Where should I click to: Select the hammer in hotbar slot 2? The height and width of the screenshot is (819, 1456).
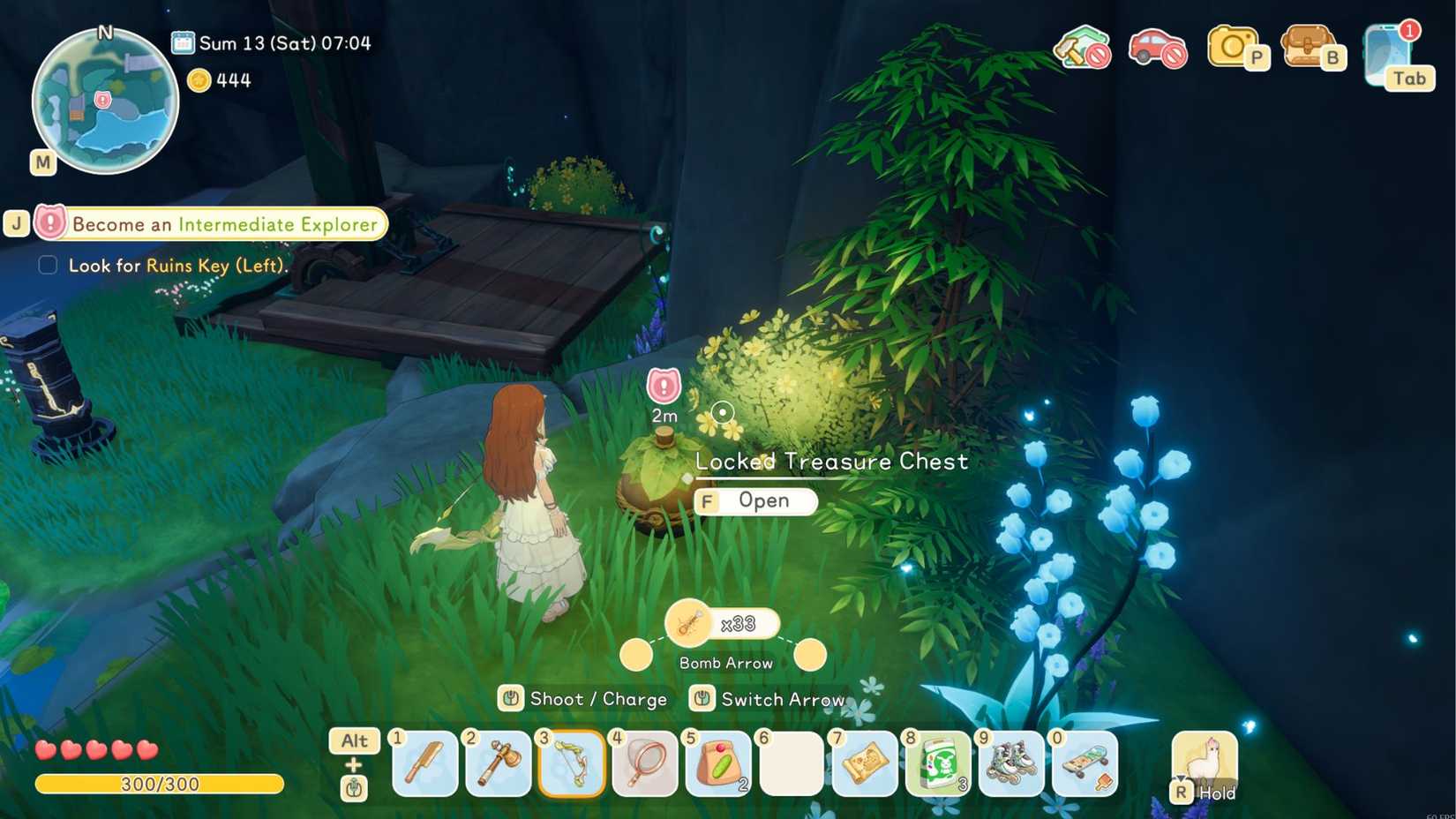click(x=498, y=763)
